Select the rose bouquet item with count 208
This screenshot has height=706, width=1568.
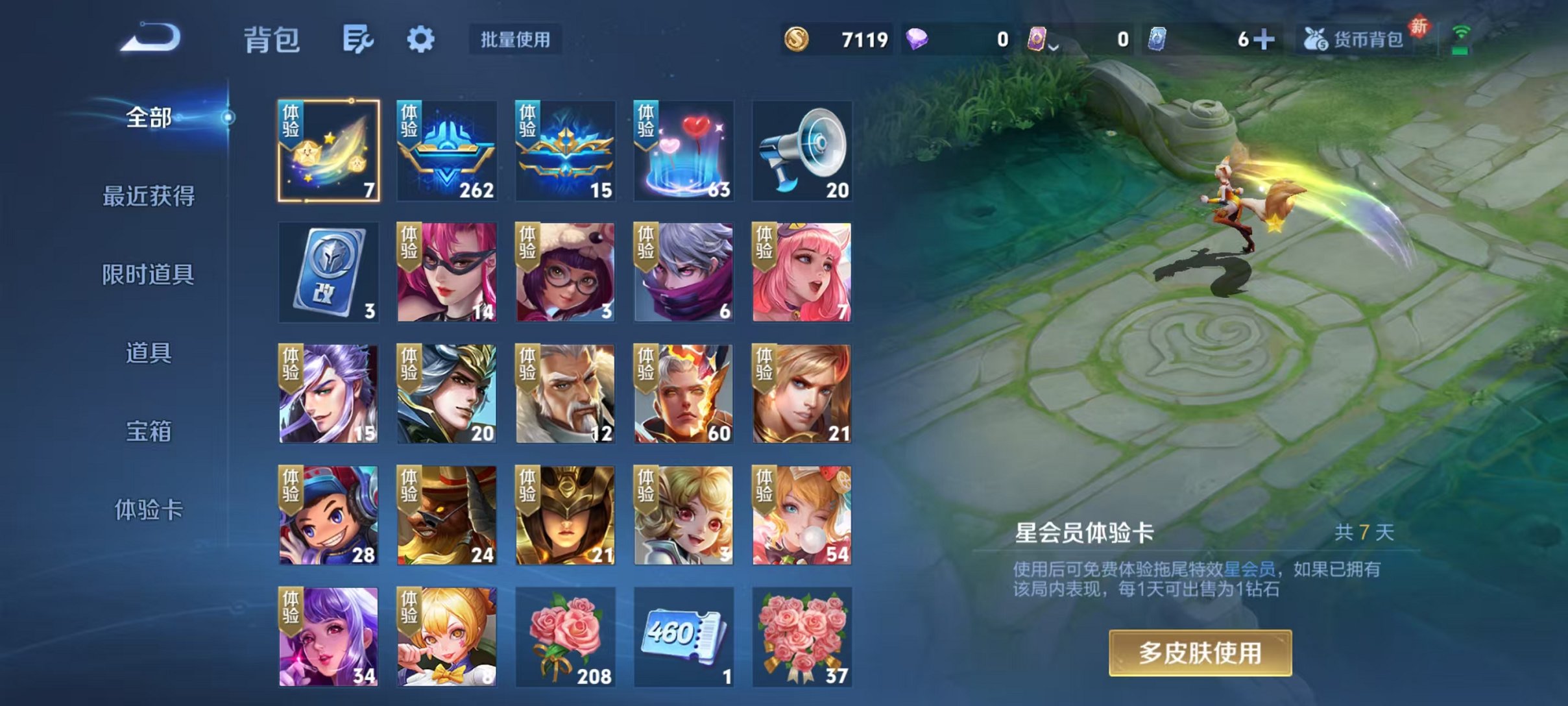point(563,637)
